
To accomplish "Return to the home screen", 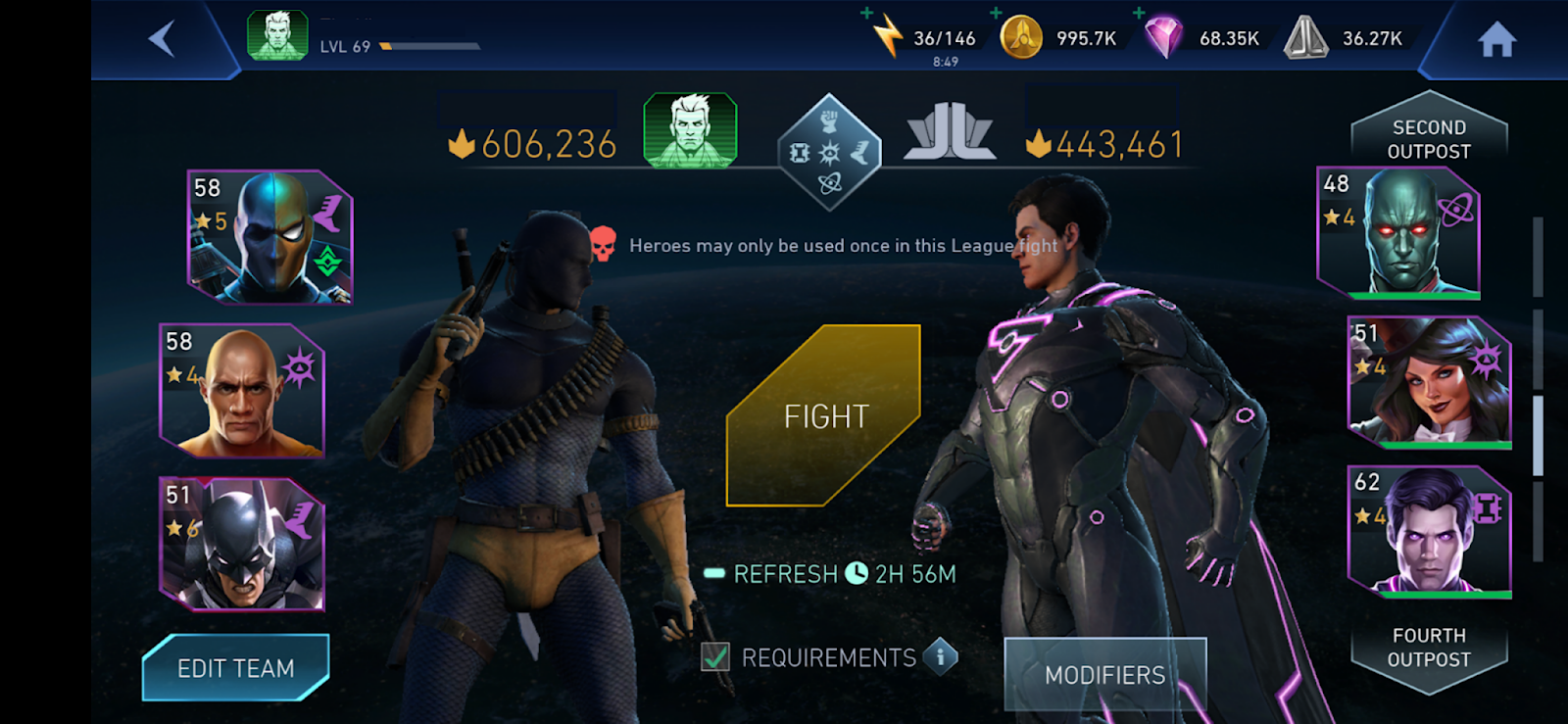I will coord(1496,40).
